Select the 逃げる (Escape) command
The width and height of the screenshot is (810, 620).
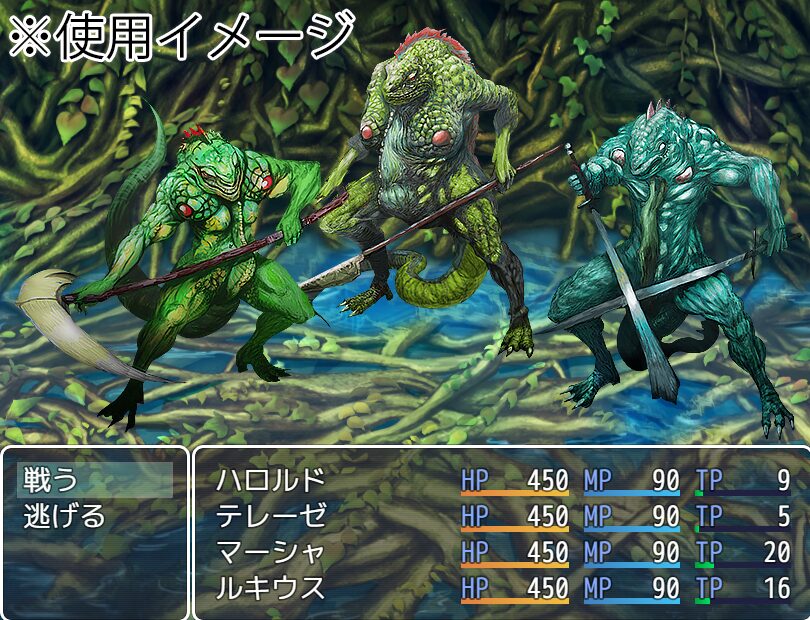point(65,517)
